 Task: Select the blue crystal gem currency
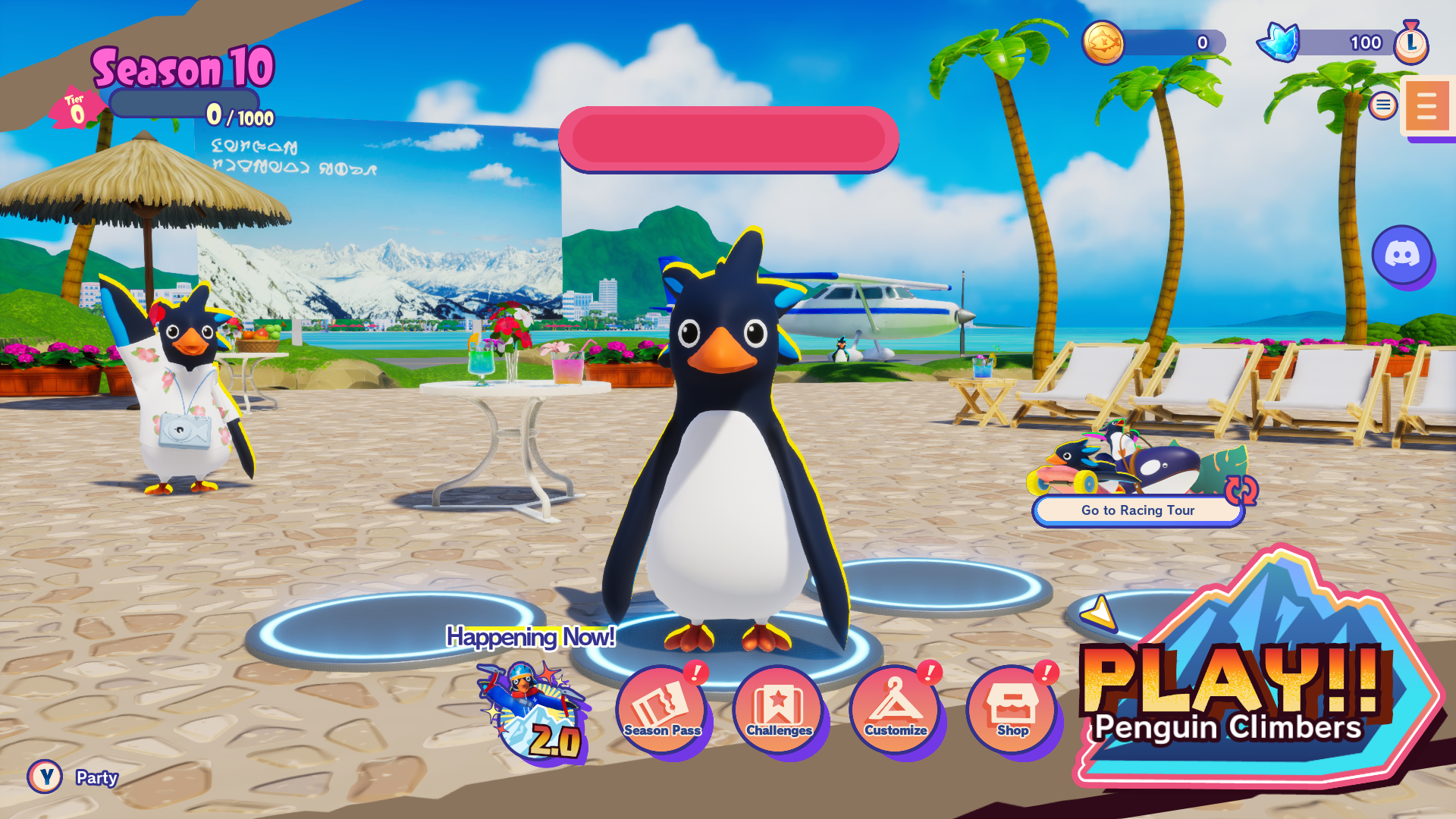point(1279,42)
